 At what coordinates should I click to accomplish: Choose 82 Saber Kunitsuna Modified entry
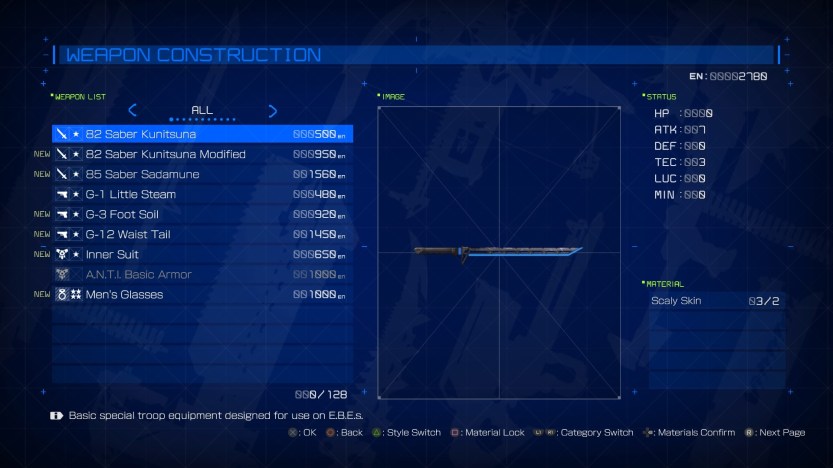tap(202, 154)
